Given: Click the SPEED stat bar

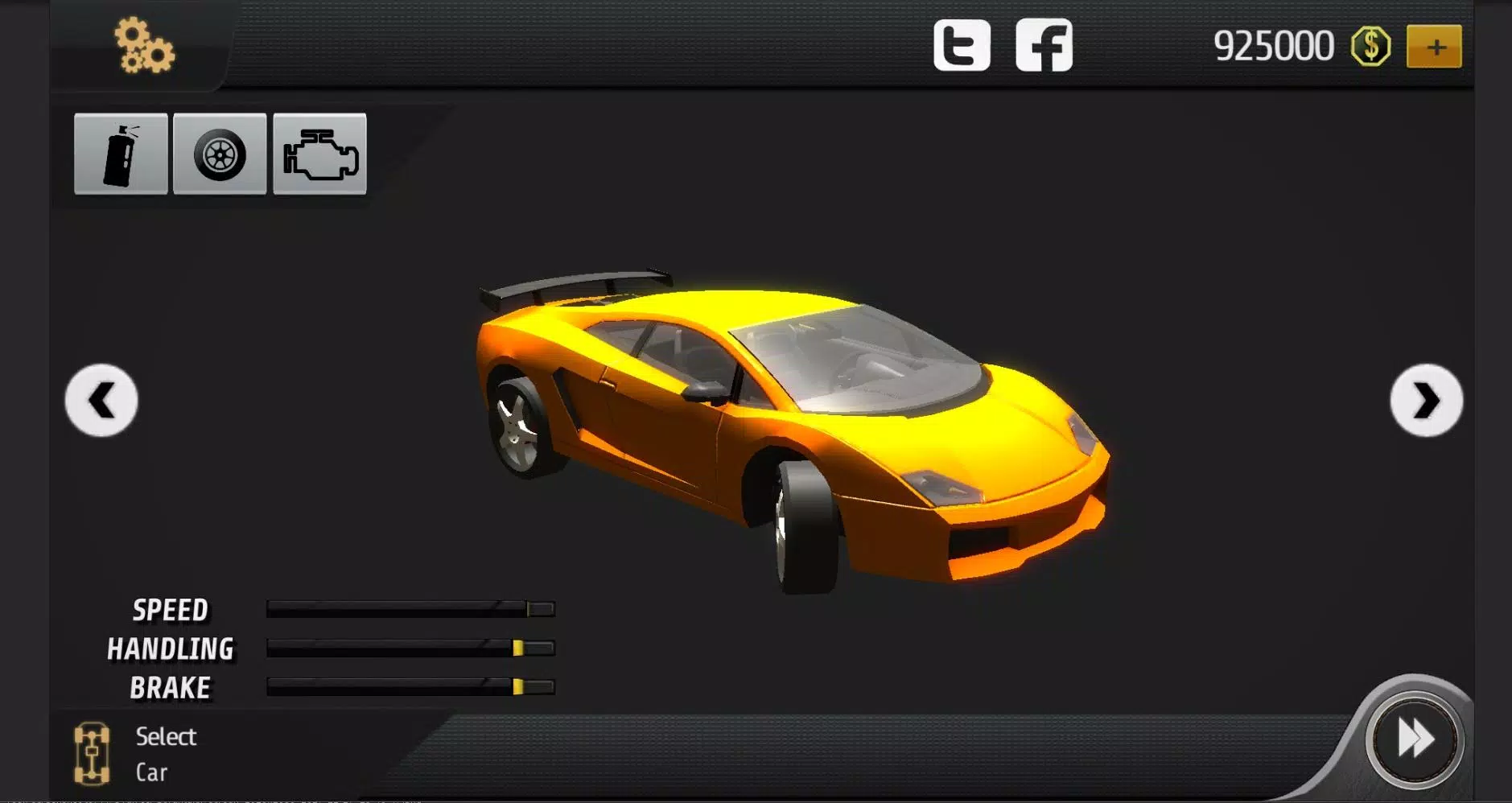Looking at the screenshot, I should pos(410,610).
